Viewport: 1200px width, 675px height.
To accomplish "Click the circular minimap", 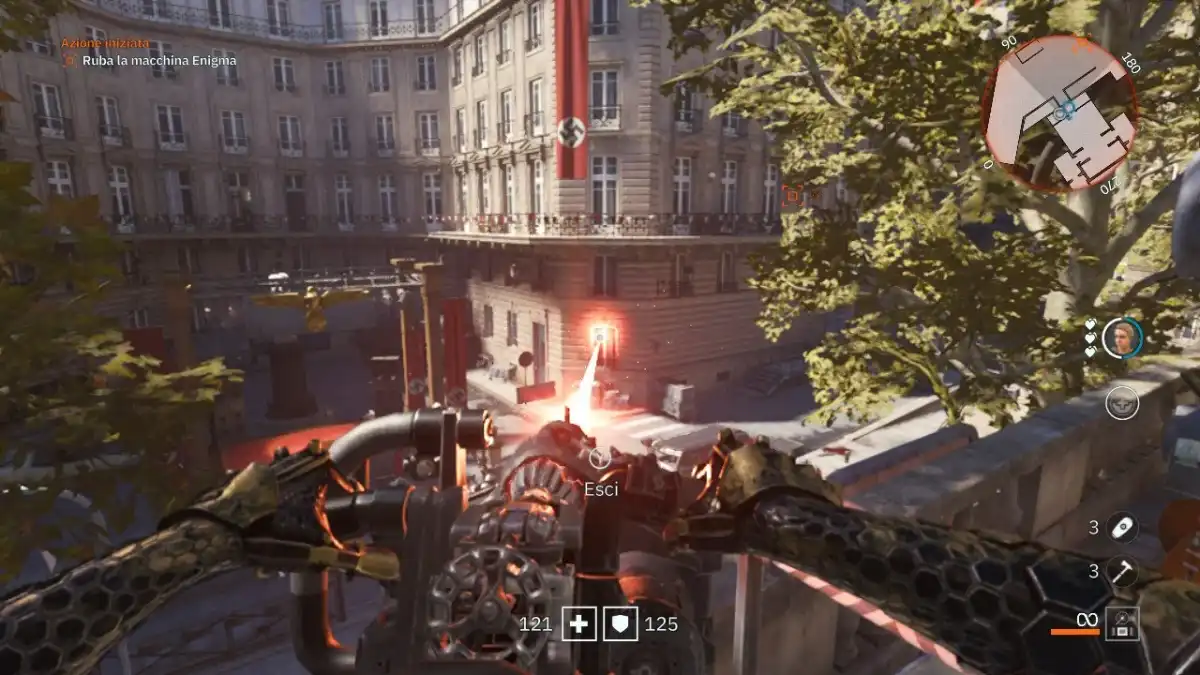I will pyautogui.click(x=1060, y=113).
